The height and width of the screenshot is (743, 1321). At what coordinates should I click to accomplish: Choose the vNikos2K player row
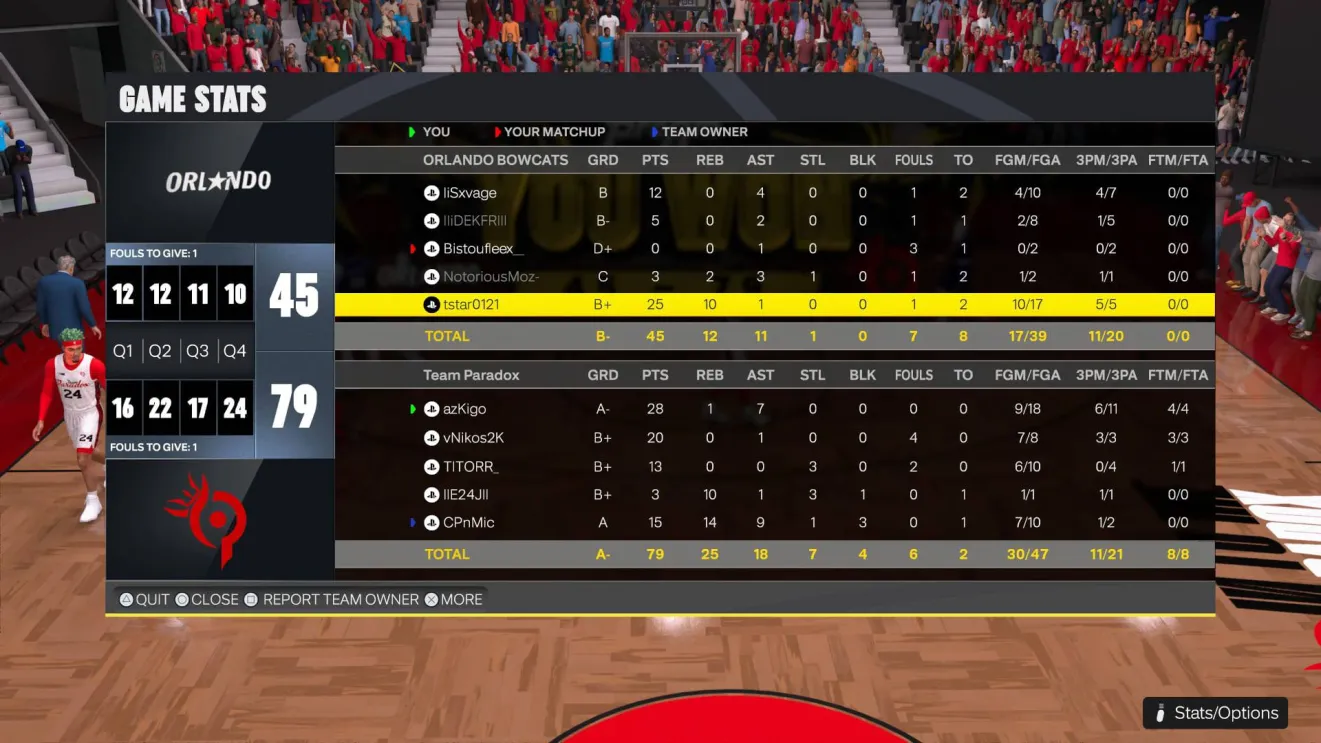[x=474, y=438]
